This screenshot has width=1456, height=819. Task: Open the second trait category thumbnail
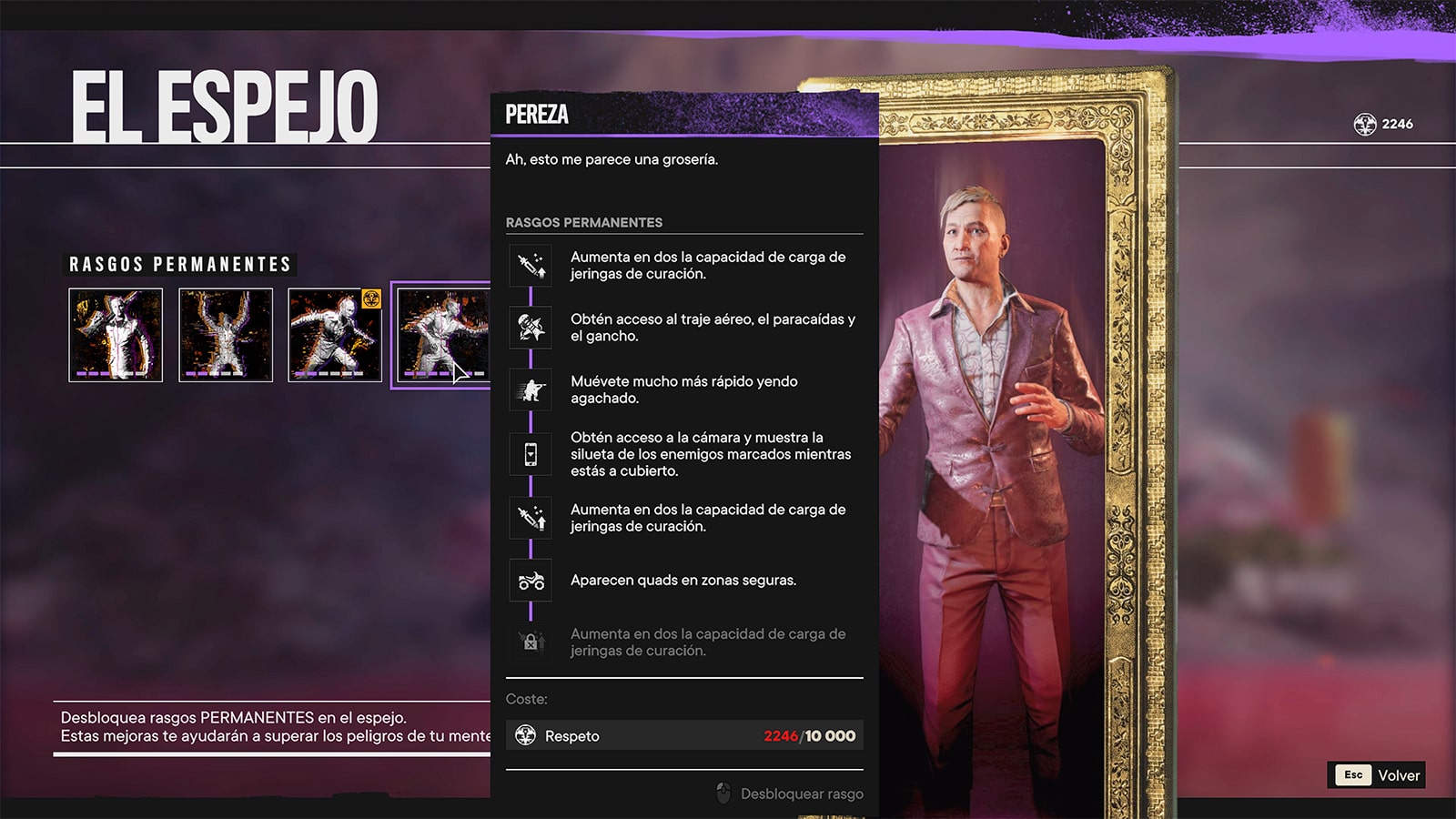[x=225, y=336]
